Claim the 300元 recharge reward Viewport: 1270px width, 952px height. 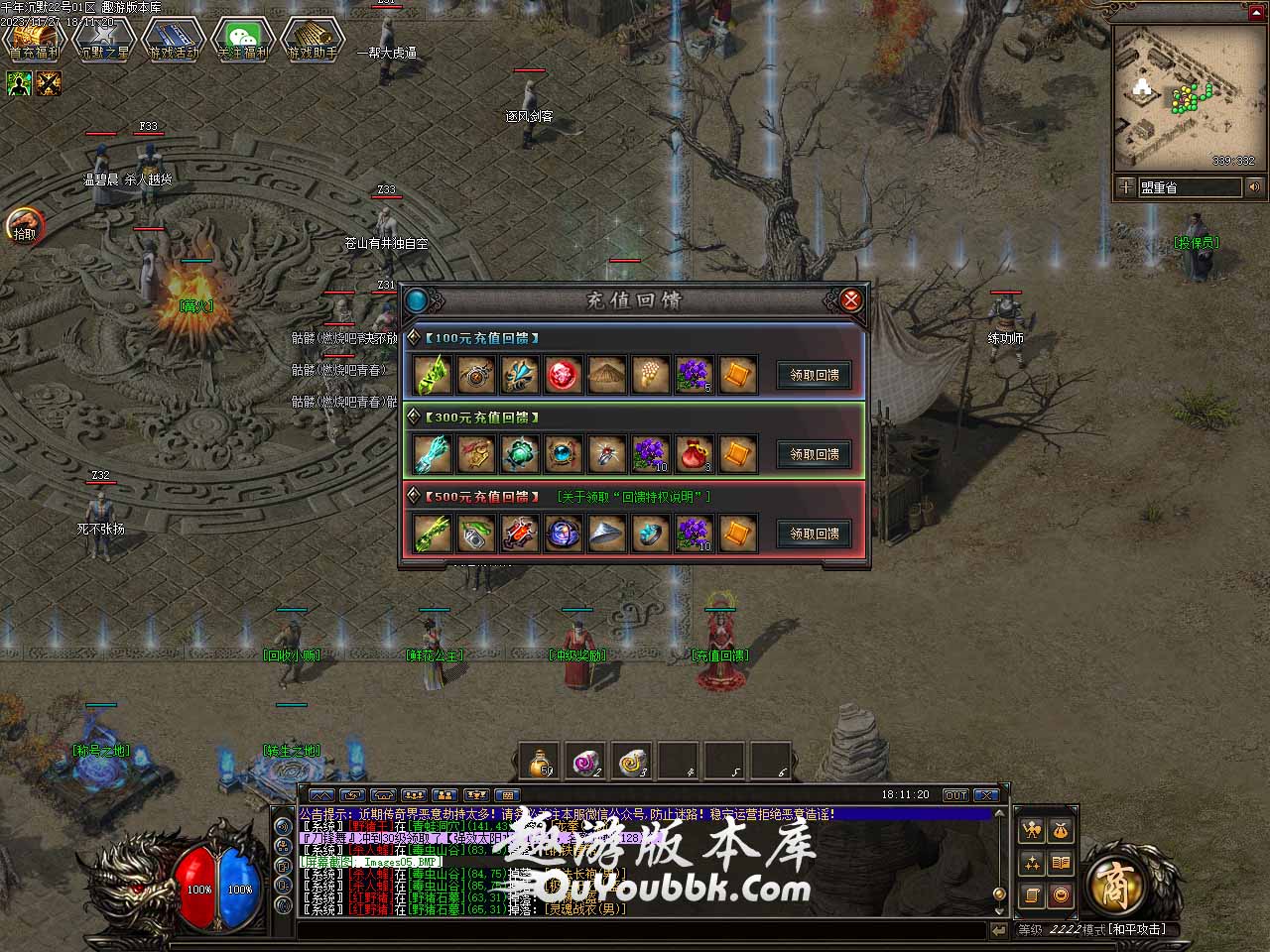pyautogui.click(x=814, y=454)
